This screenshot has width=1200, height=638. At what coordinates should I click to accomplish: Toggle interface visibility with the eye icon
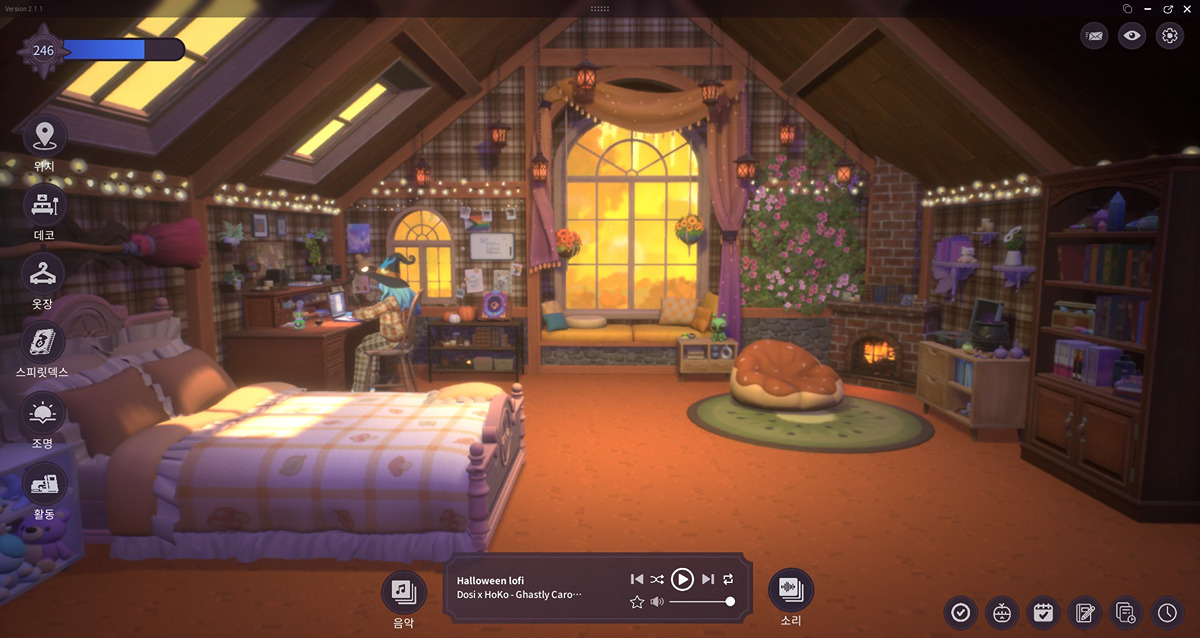1132,36
